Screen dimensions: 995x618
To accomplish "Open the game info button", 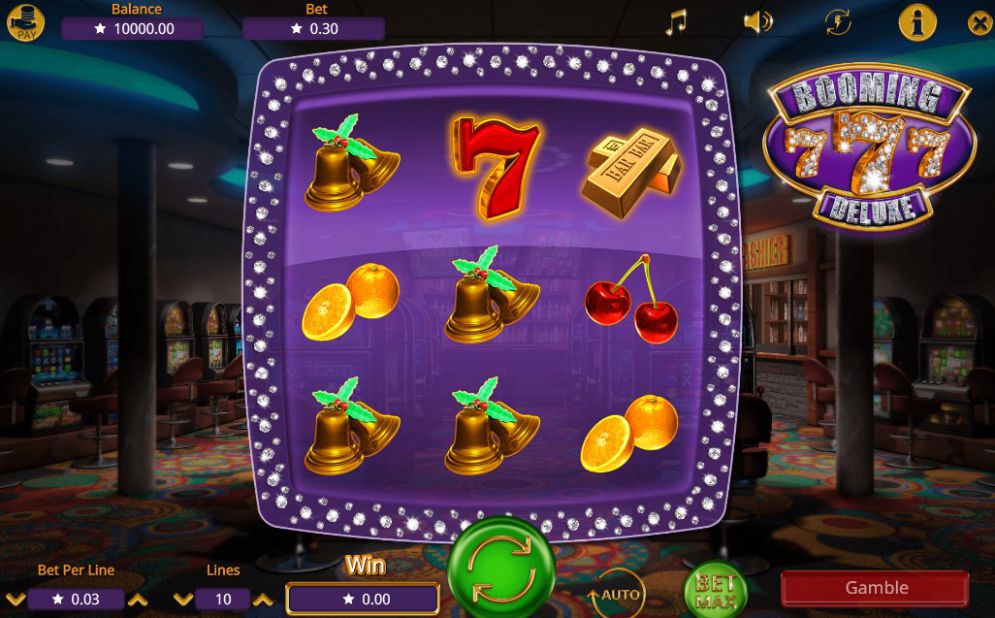I will click(917, 22).
